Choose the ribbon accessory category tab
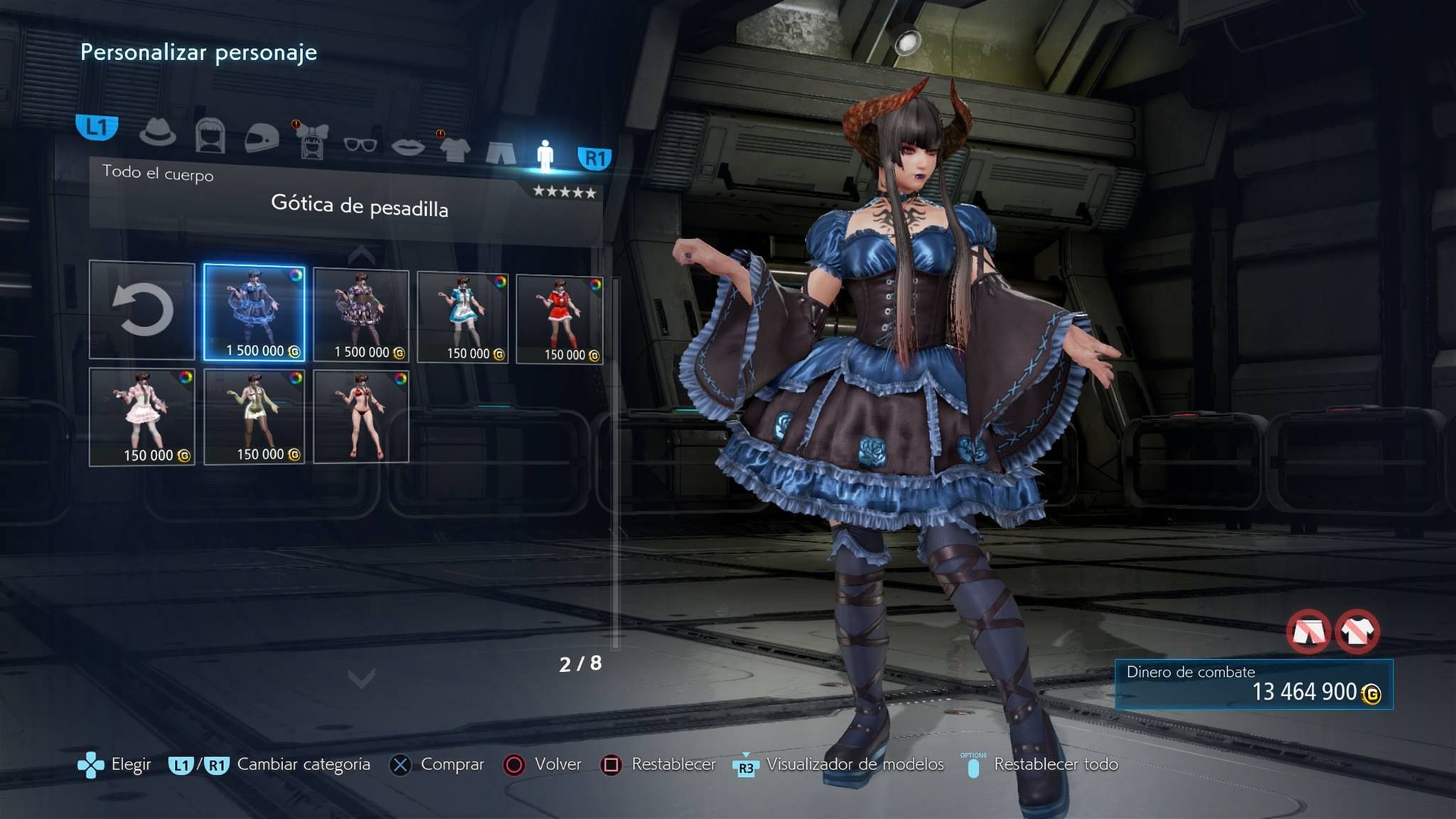This screenshot has width=1456, height=819. coord(311,141)
